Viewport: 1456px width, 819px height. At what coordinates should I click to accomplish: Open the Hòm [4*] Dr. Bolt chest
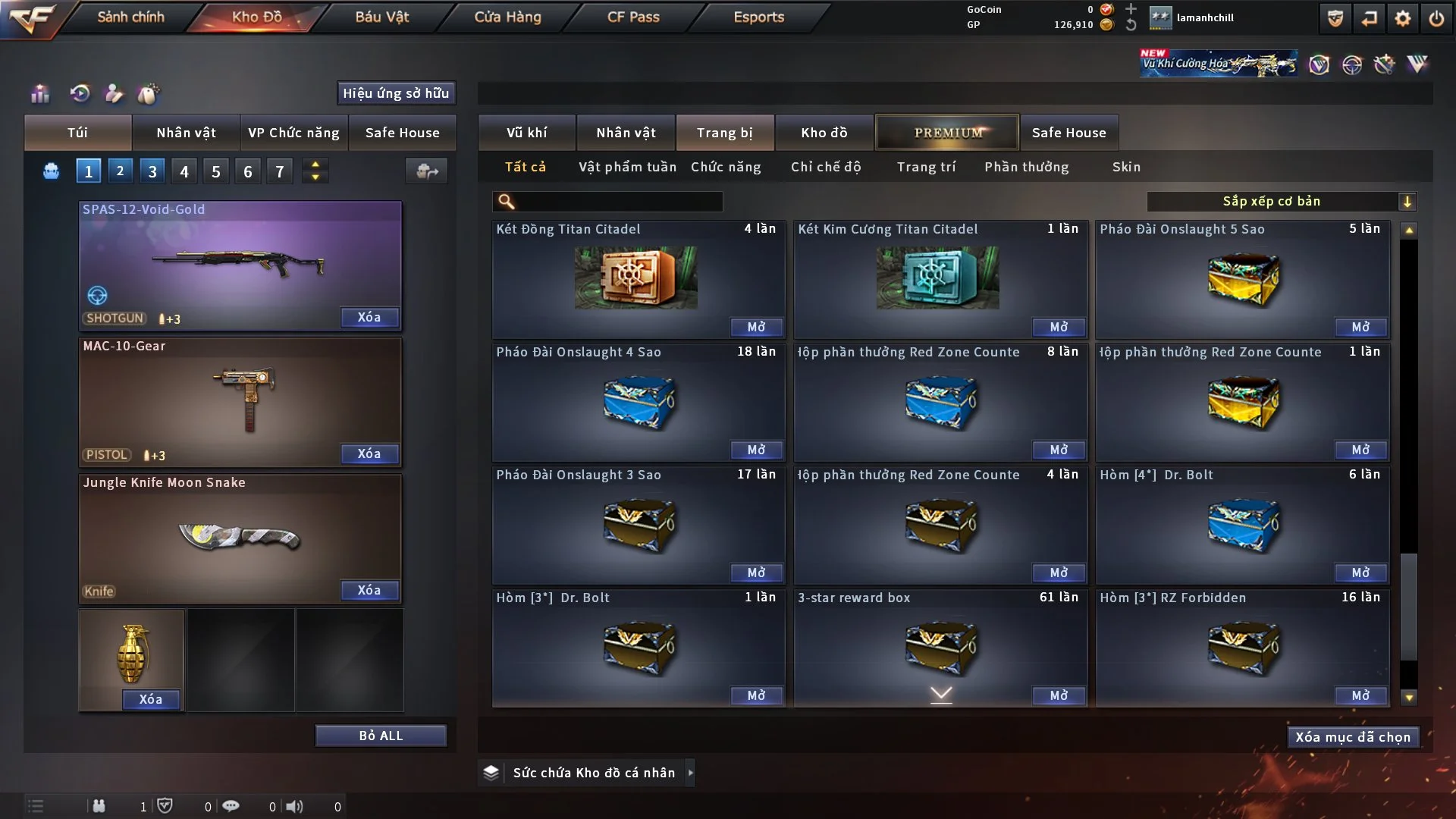tap(1360, 573)
